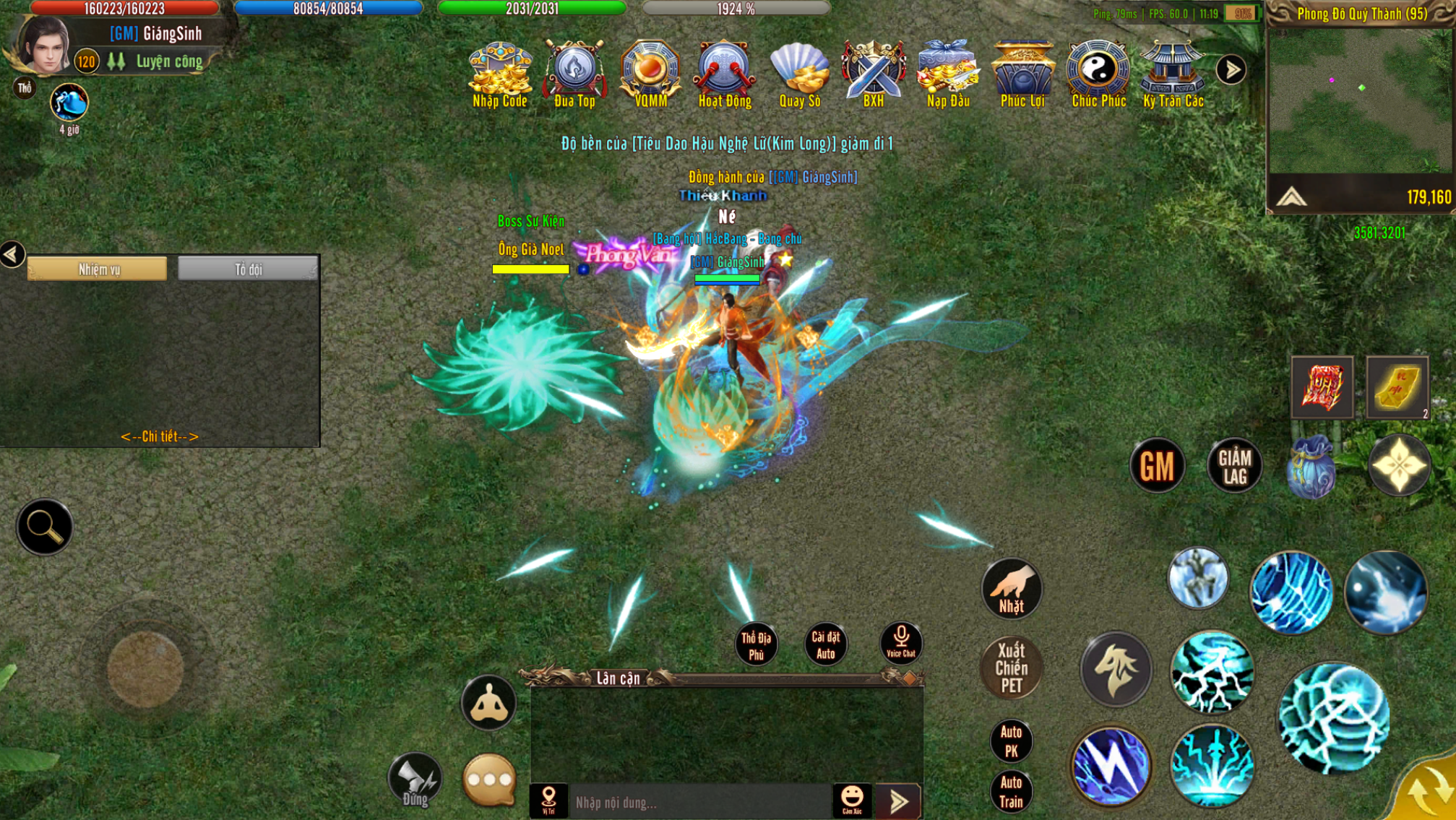Open the Phúc Lợi benefits chest
This screenshot has height=820, width=1456.
[1022, 74]
